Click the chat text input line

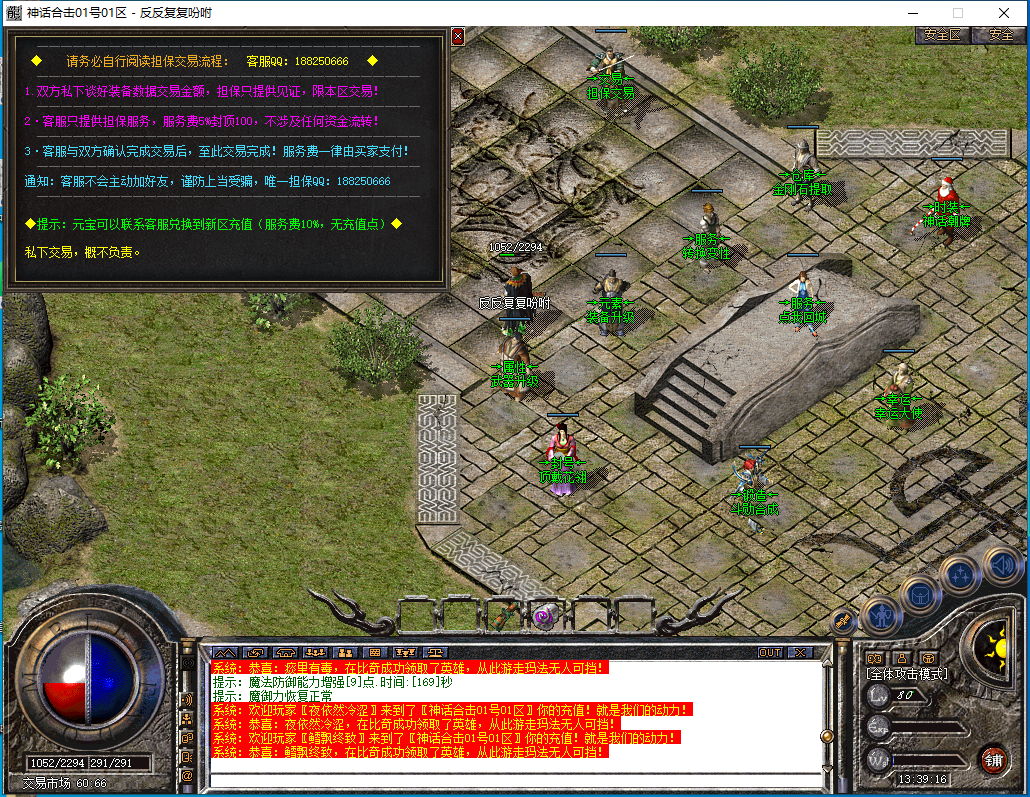click(x=515, y=780)
